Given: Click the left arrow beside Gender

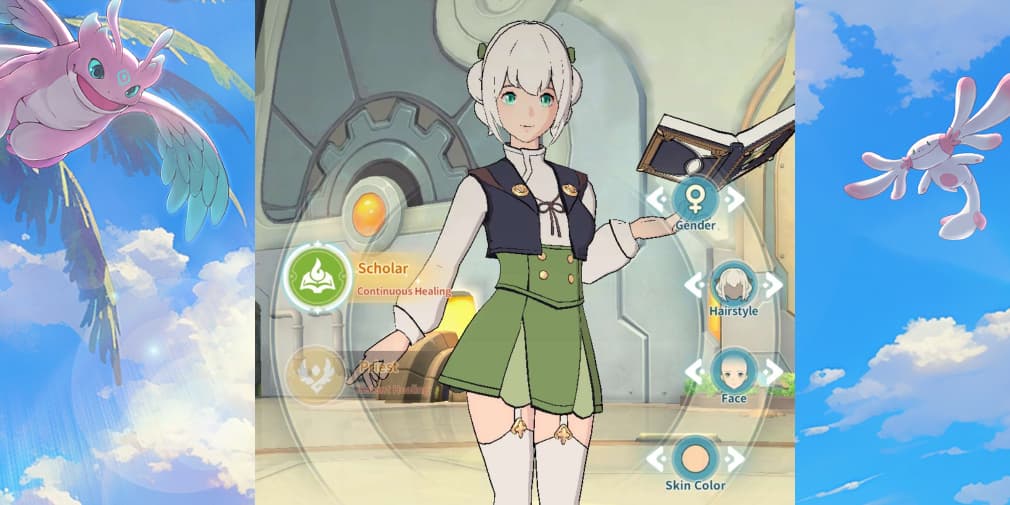Looking at the screenshot, I should coord(656,199).
